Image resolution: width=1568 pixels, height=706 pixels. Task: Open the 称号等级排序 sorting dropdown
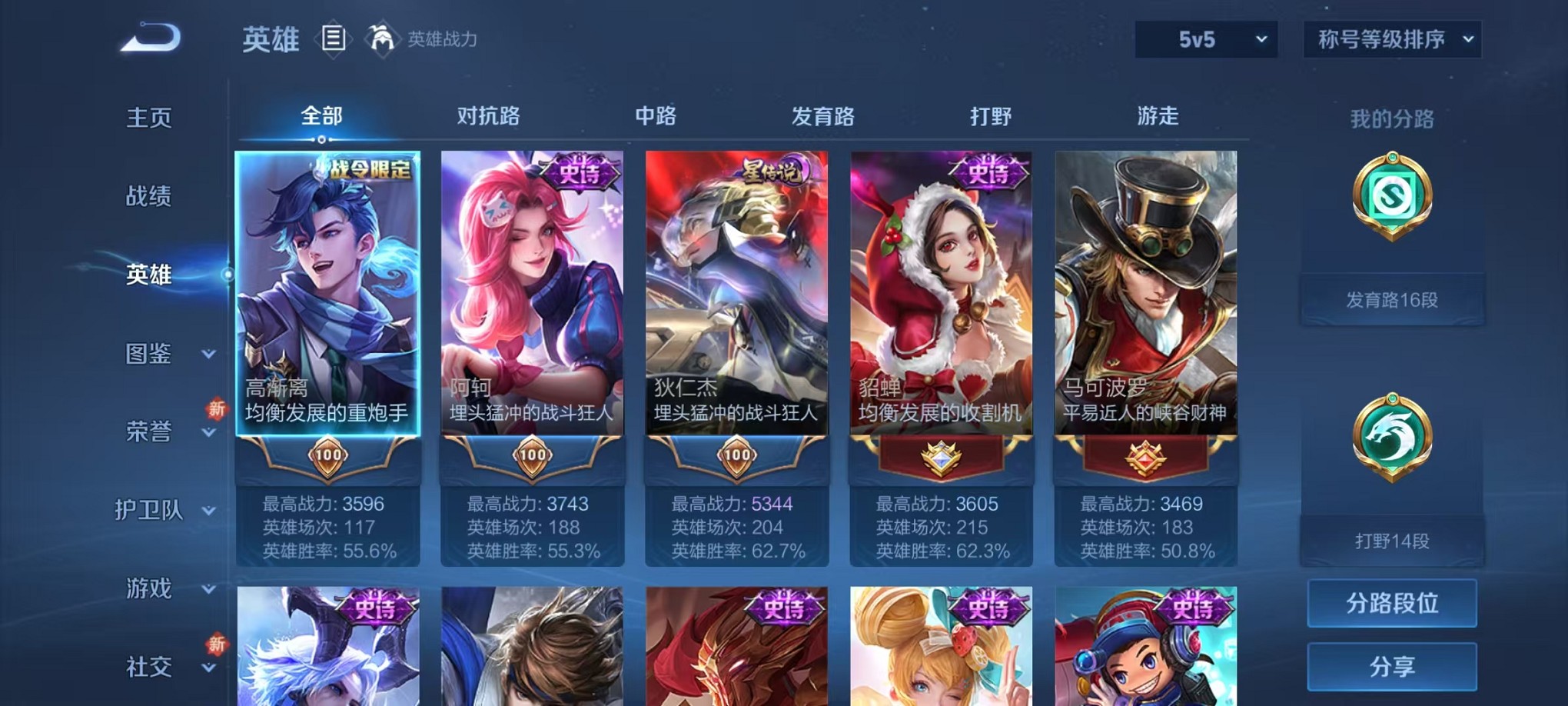coord(1391,37)
